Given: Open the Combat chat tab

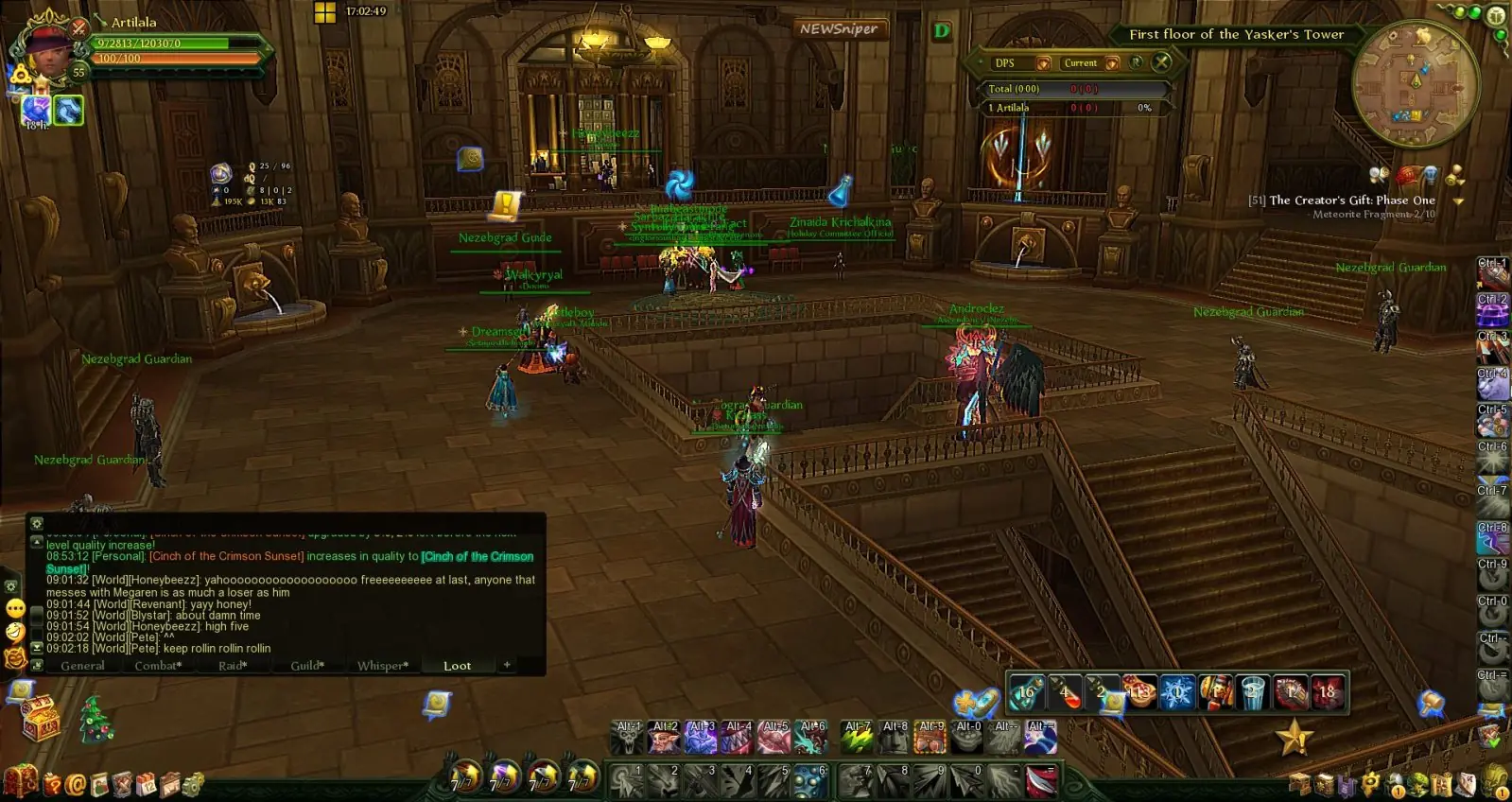Looking at the screenshot, I should coord(158,666).
